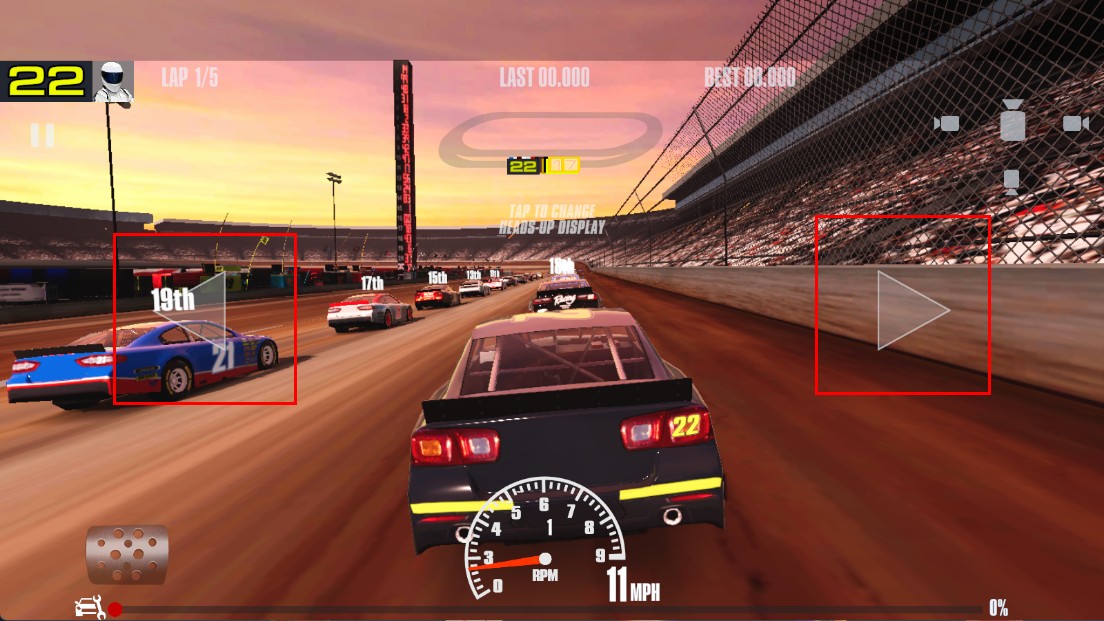Tap to change heads-up display

point(552,219)
